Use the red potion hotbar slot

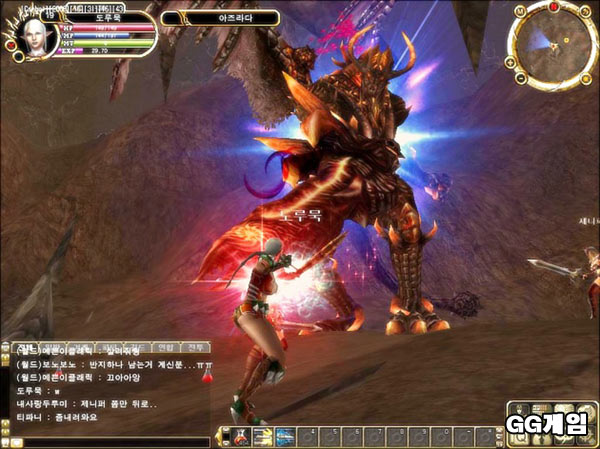(242, 436)
